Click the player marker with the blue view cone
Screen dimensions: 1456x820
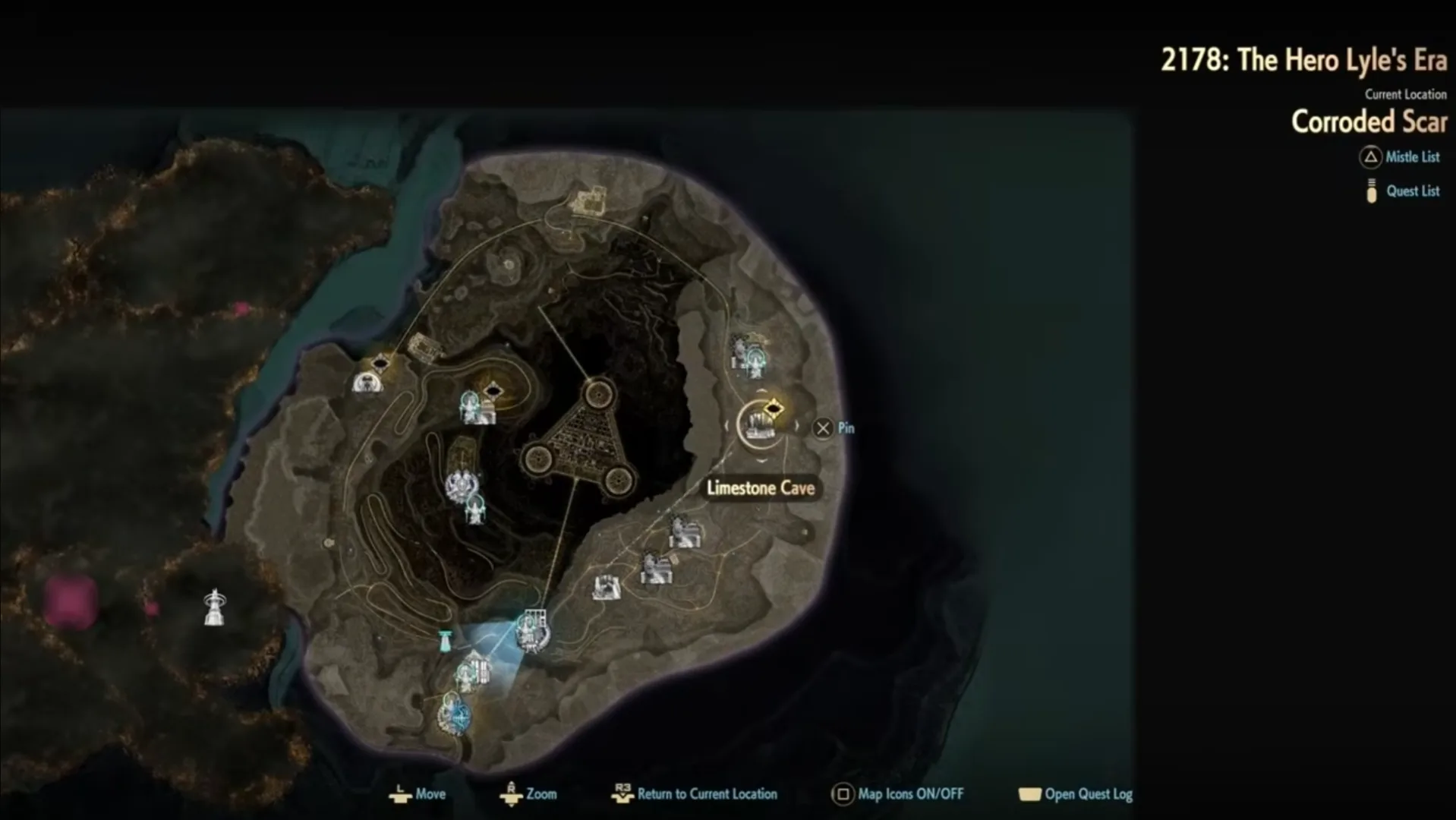(x=531, y=632)
